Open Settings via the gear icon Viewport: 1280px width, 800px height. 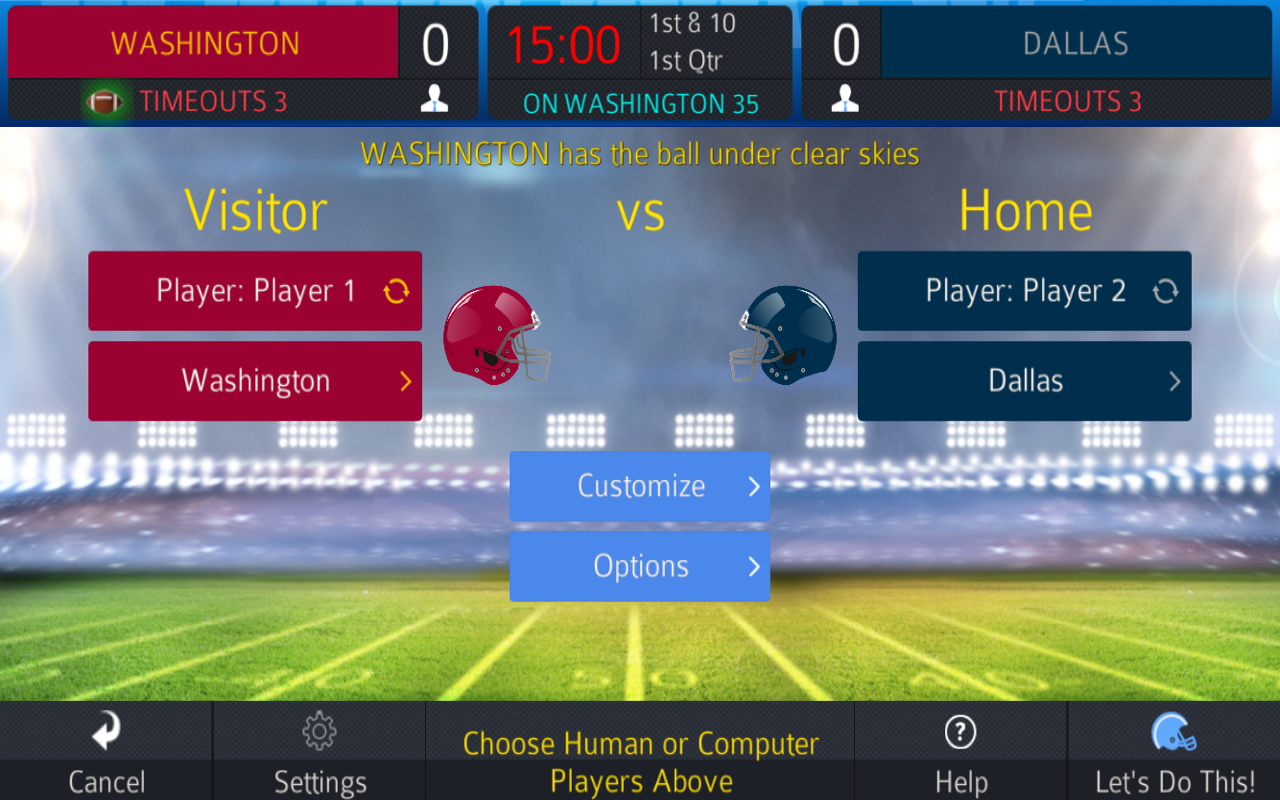point(320,731)
